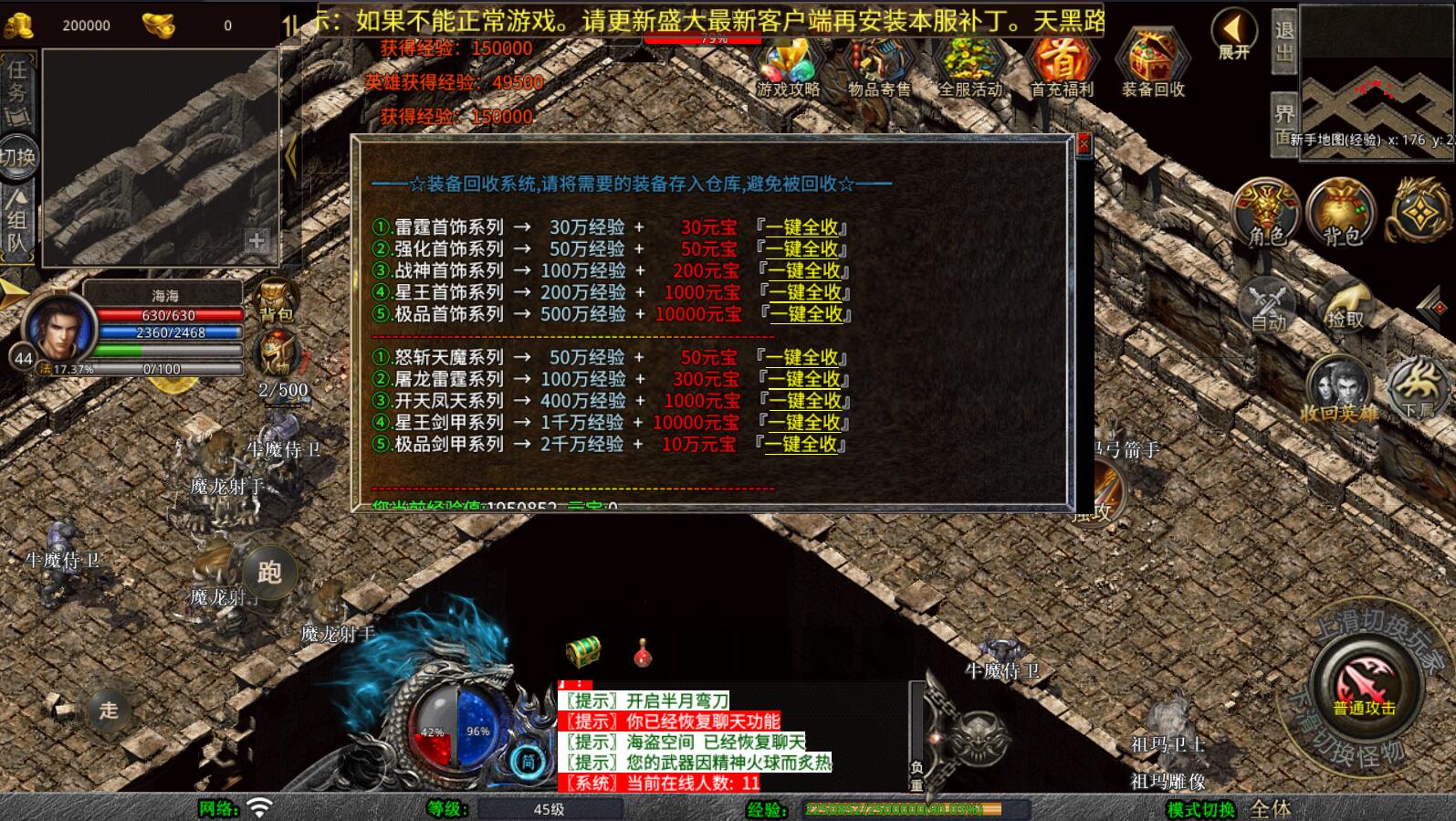Open 装备回收 treasure chest icon
Image resolution: width=1456 pixels, height=821 pixels.
tap(1153, 65)
